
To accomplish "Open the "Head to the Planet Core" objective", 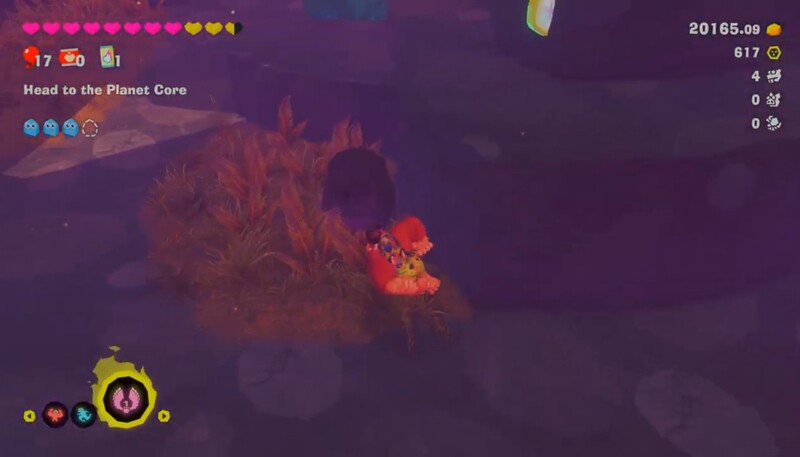I will [x=105, y=90].
